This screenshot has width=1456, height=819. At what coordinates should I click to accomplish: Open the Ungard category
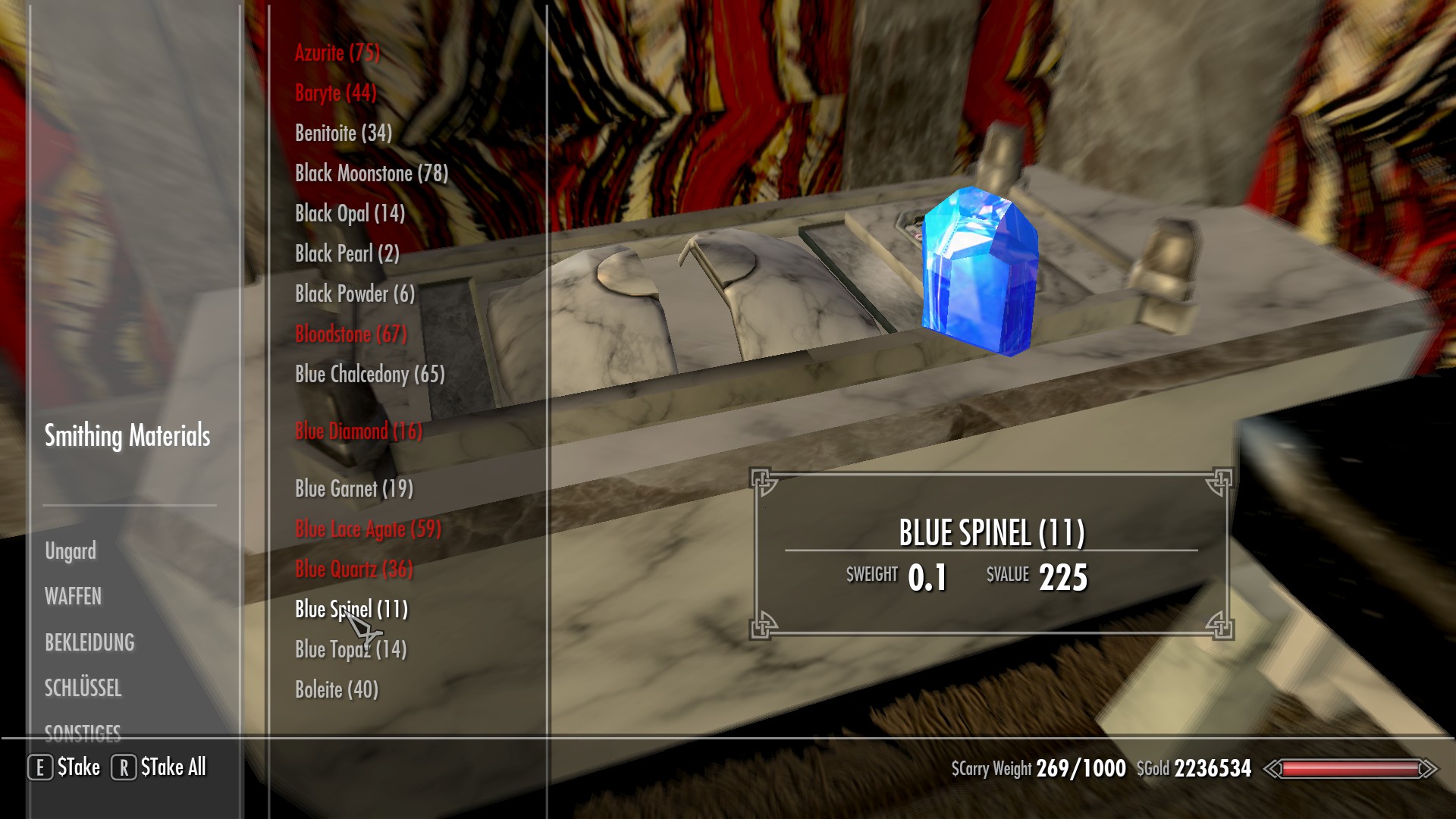pos(71,551)
